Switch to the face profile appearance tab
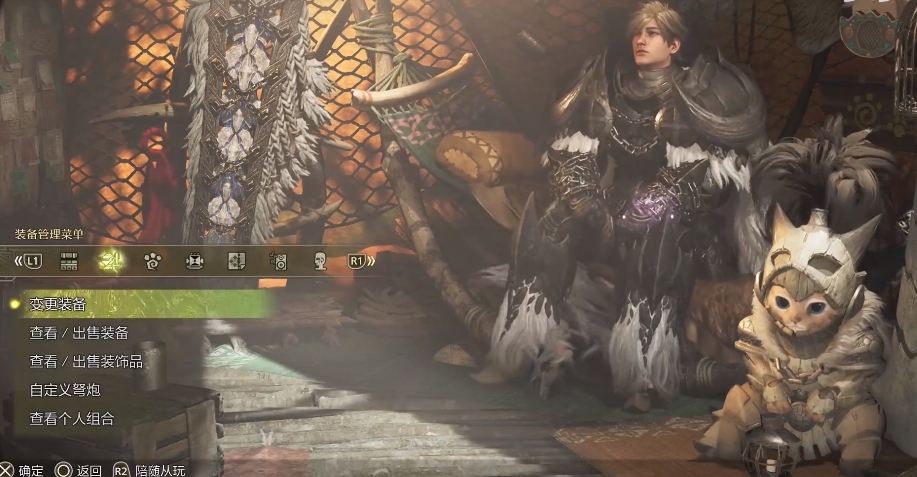The width and height of the screenshot is (917, 477). 321,262
